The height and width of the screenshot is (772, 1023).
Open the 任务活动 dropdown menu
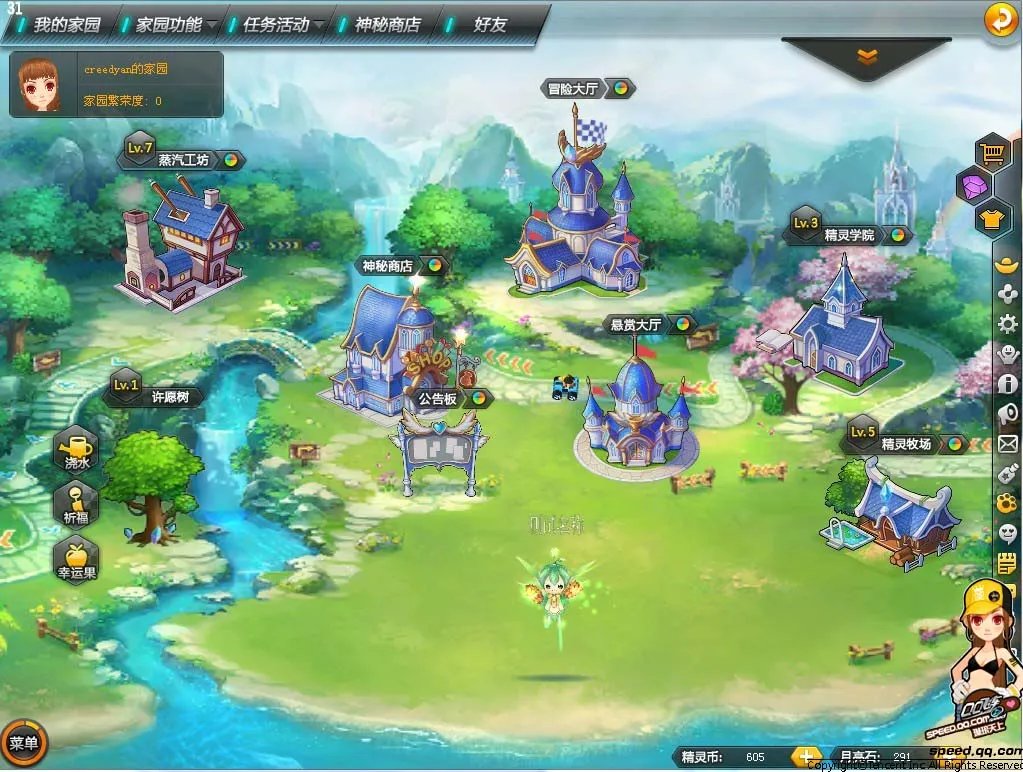[x=277, y=24]
